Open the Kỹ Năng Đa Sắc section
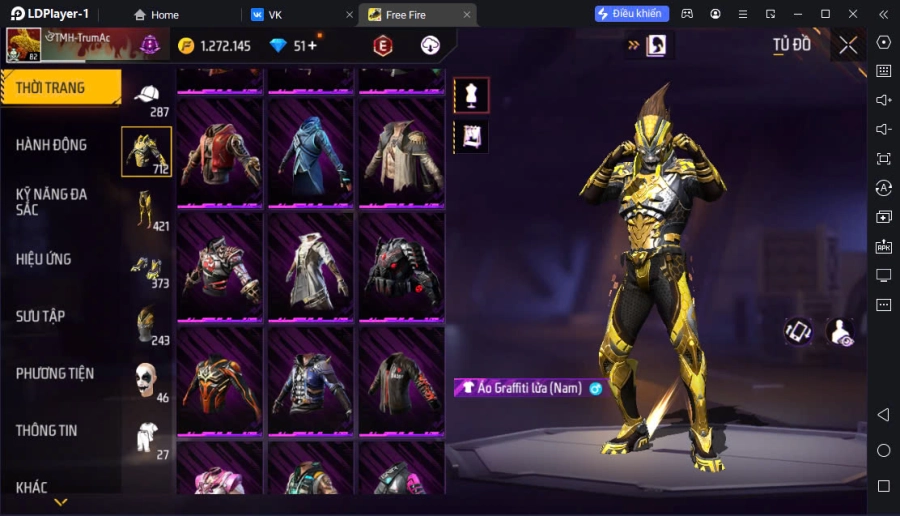 51,201
